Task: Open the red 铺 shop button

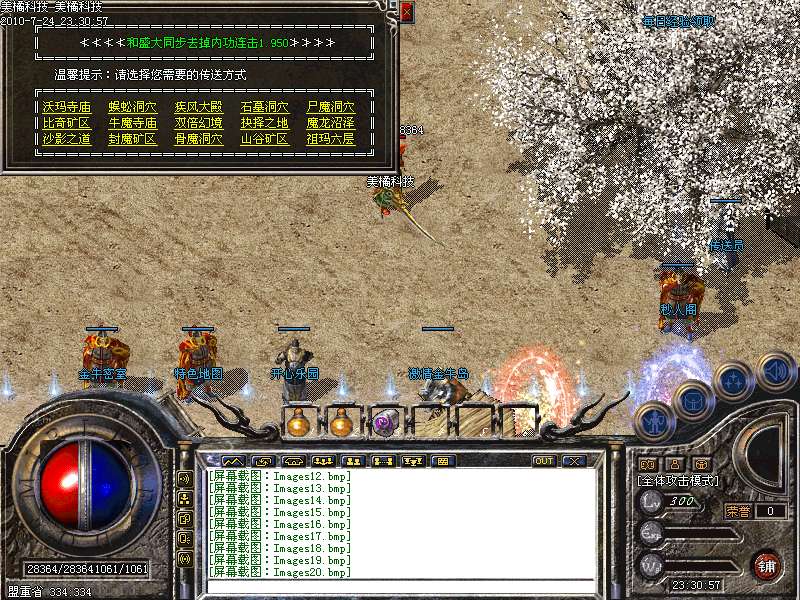Action: 767,566
